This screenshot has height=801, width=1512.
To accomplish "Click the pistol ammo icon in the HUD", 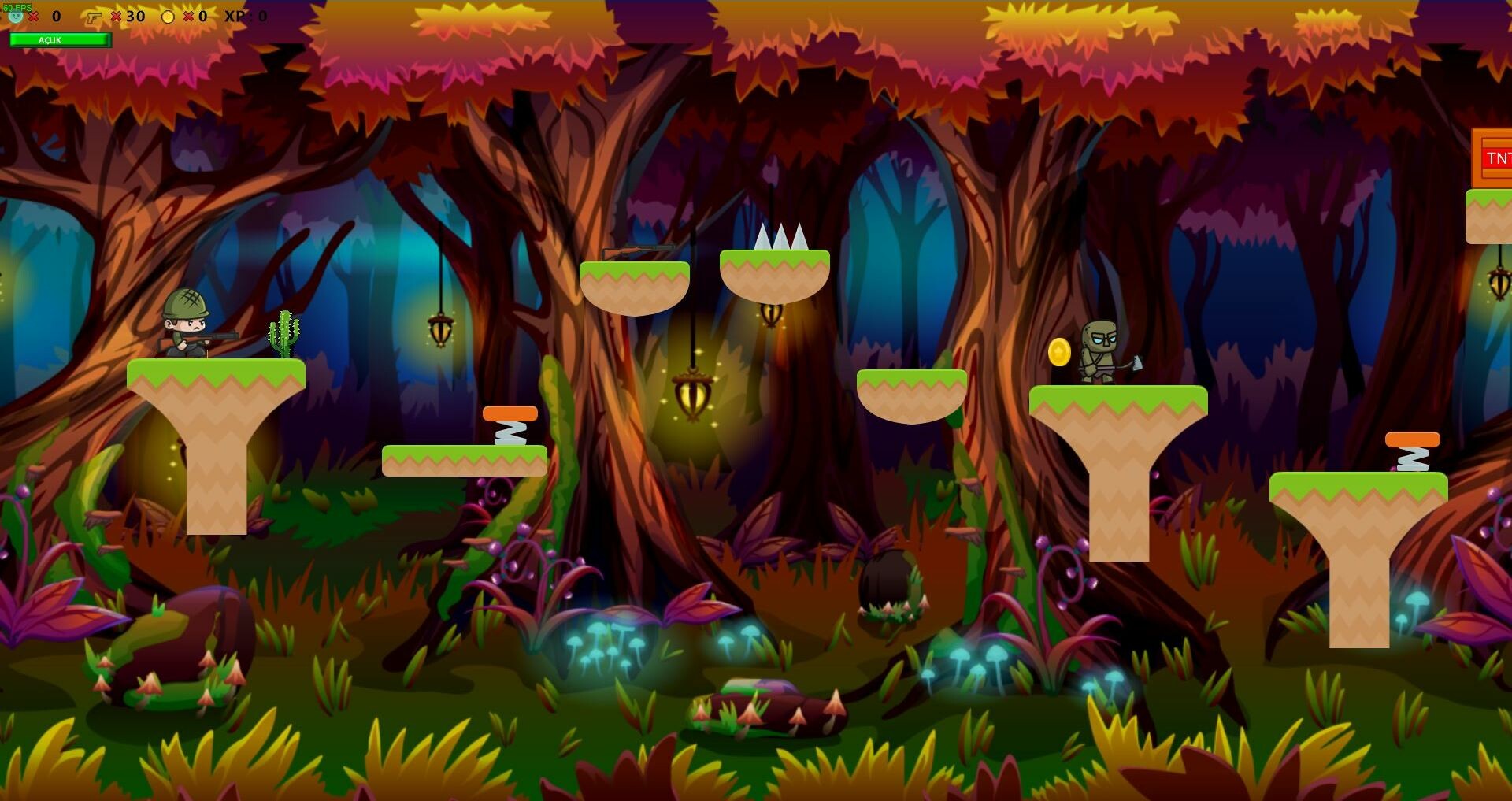I will tap(94, 17).
